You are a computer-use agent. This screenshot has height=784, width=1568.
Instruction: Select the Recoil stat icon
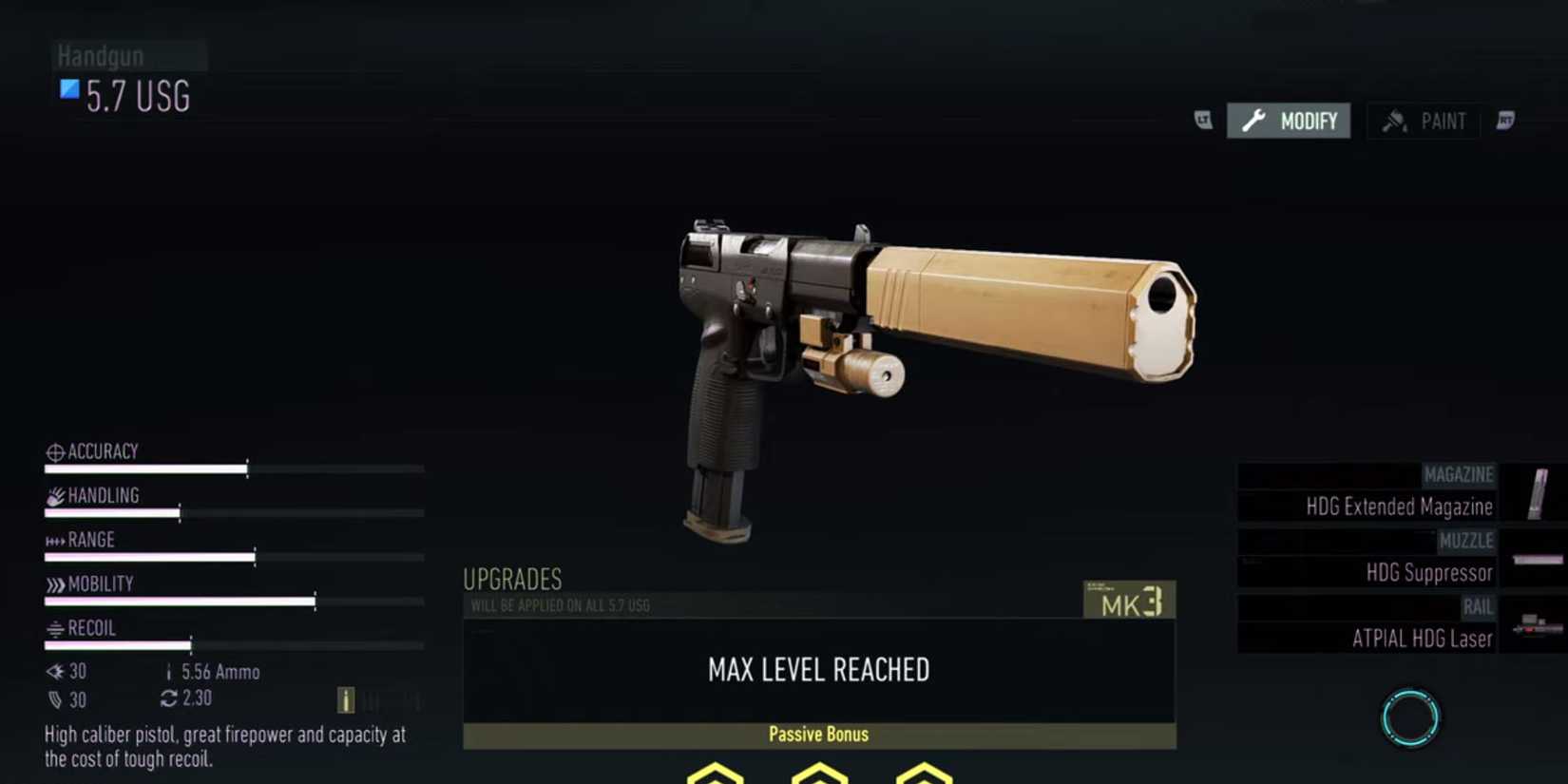click(x=54, y=628)
